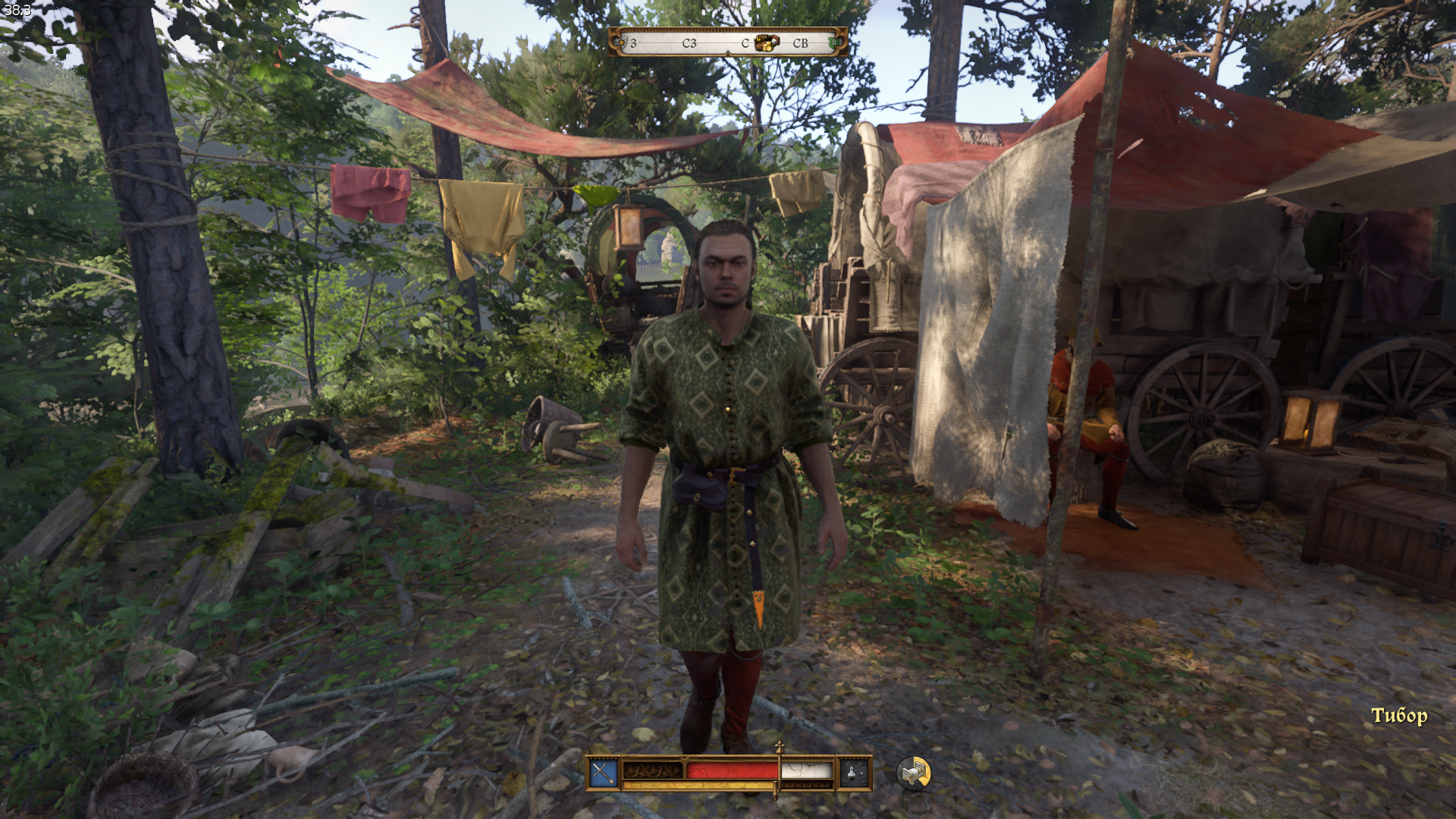This screenshot has width=1456, height=819.
Task: Click the coin-pouch trader marker on the compass
Action: coord(767,43)
